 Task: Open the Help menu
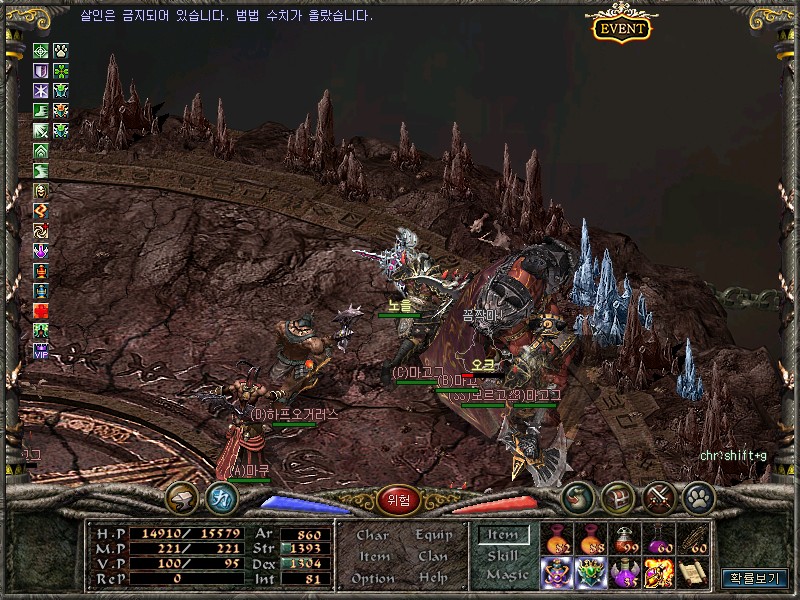click(432, 578)
